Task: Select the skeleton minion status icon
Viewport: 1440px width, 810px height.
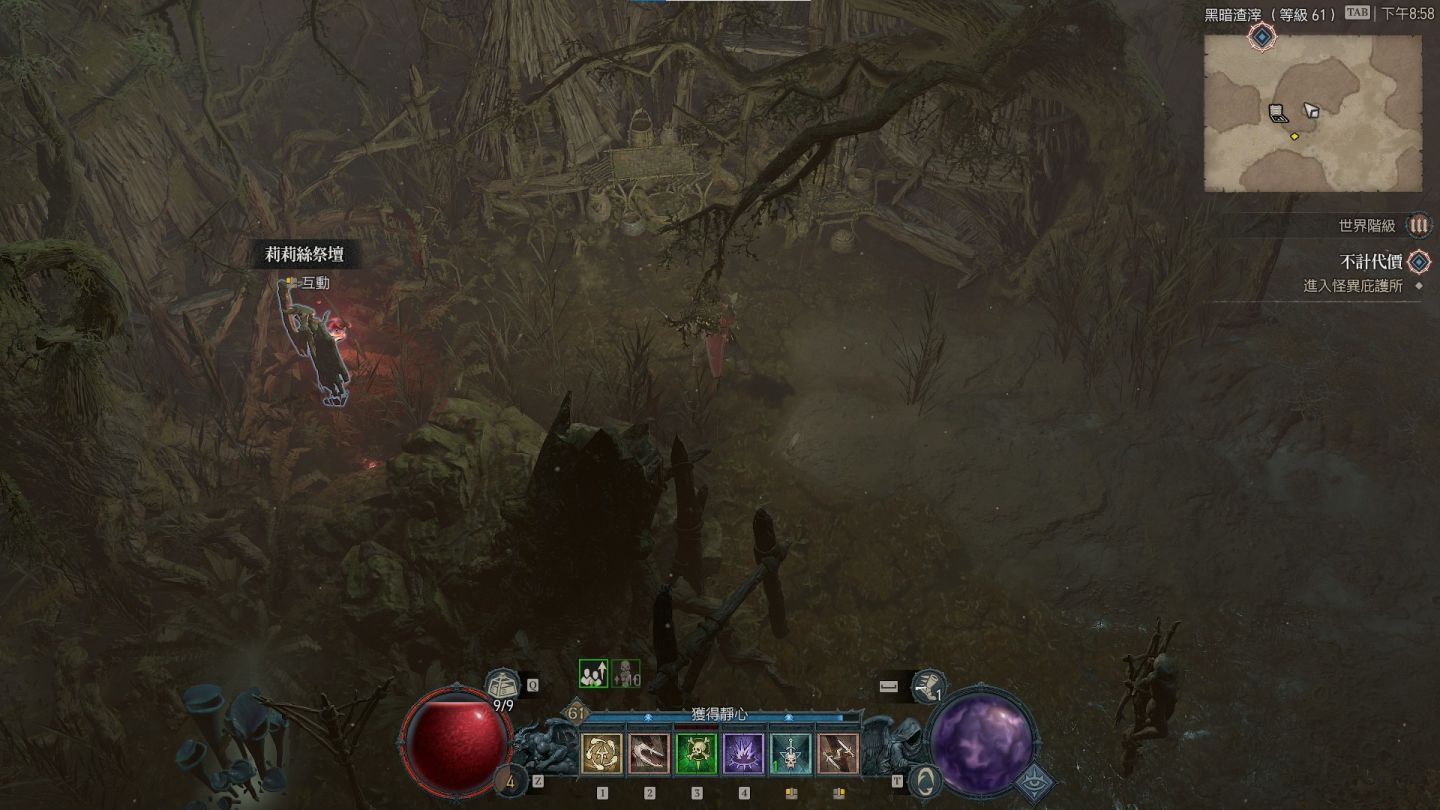Action: coord(626,674)
